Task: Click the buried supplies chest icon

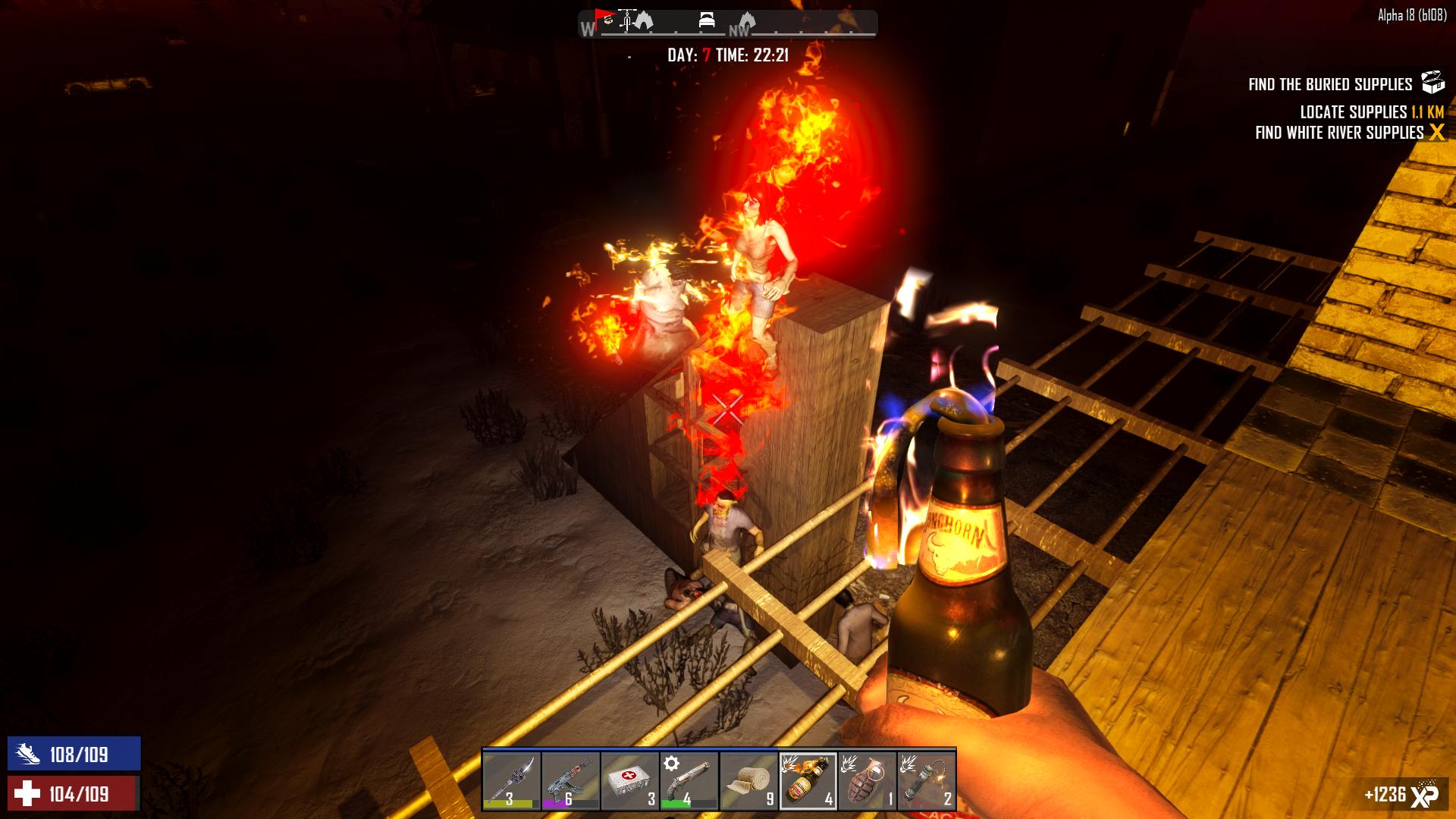Action: 1432,83
